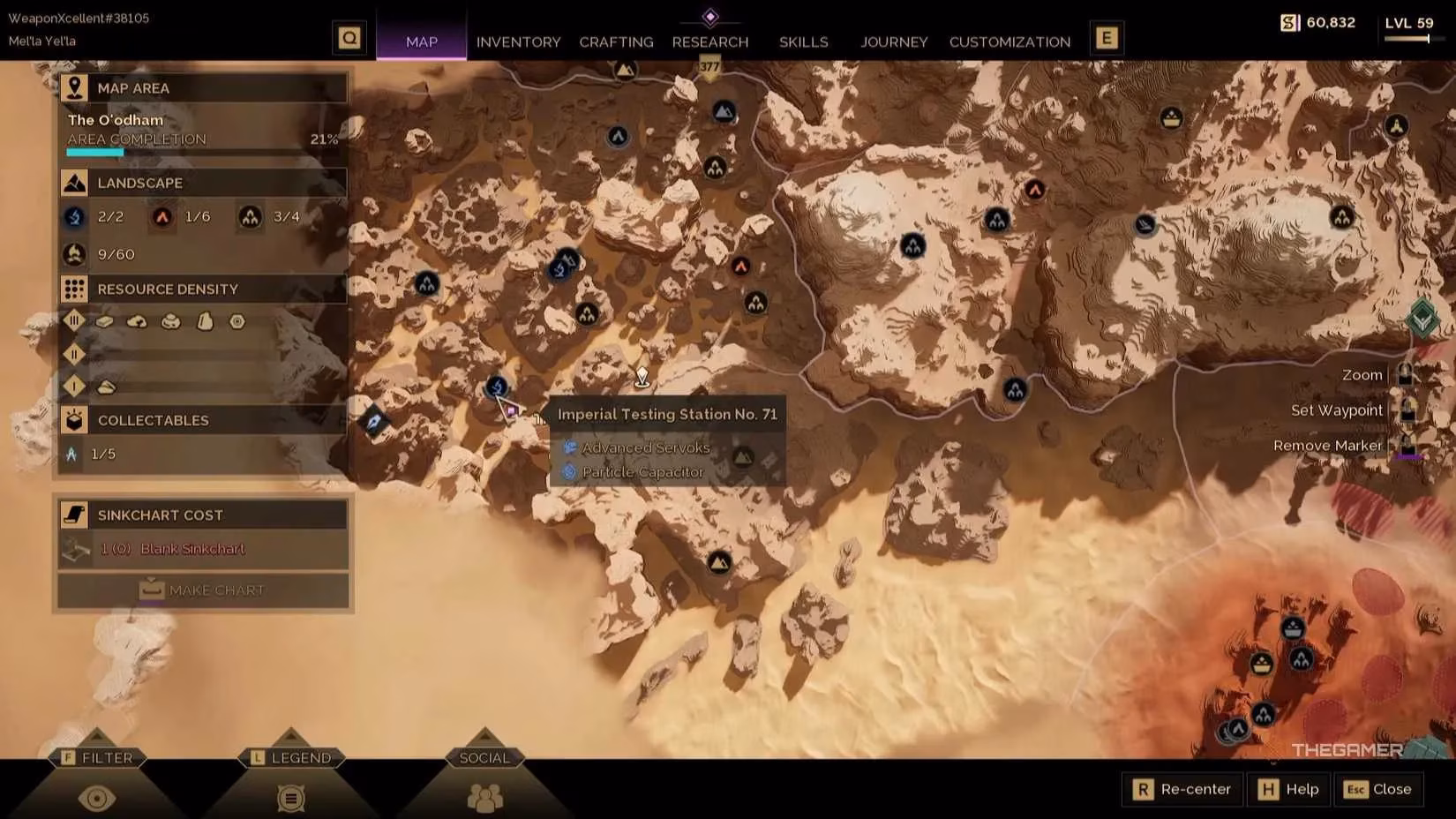Screen dimensions: 1456x819
Task: Select the green diamond objective marker
Action: coord(1422,318)
